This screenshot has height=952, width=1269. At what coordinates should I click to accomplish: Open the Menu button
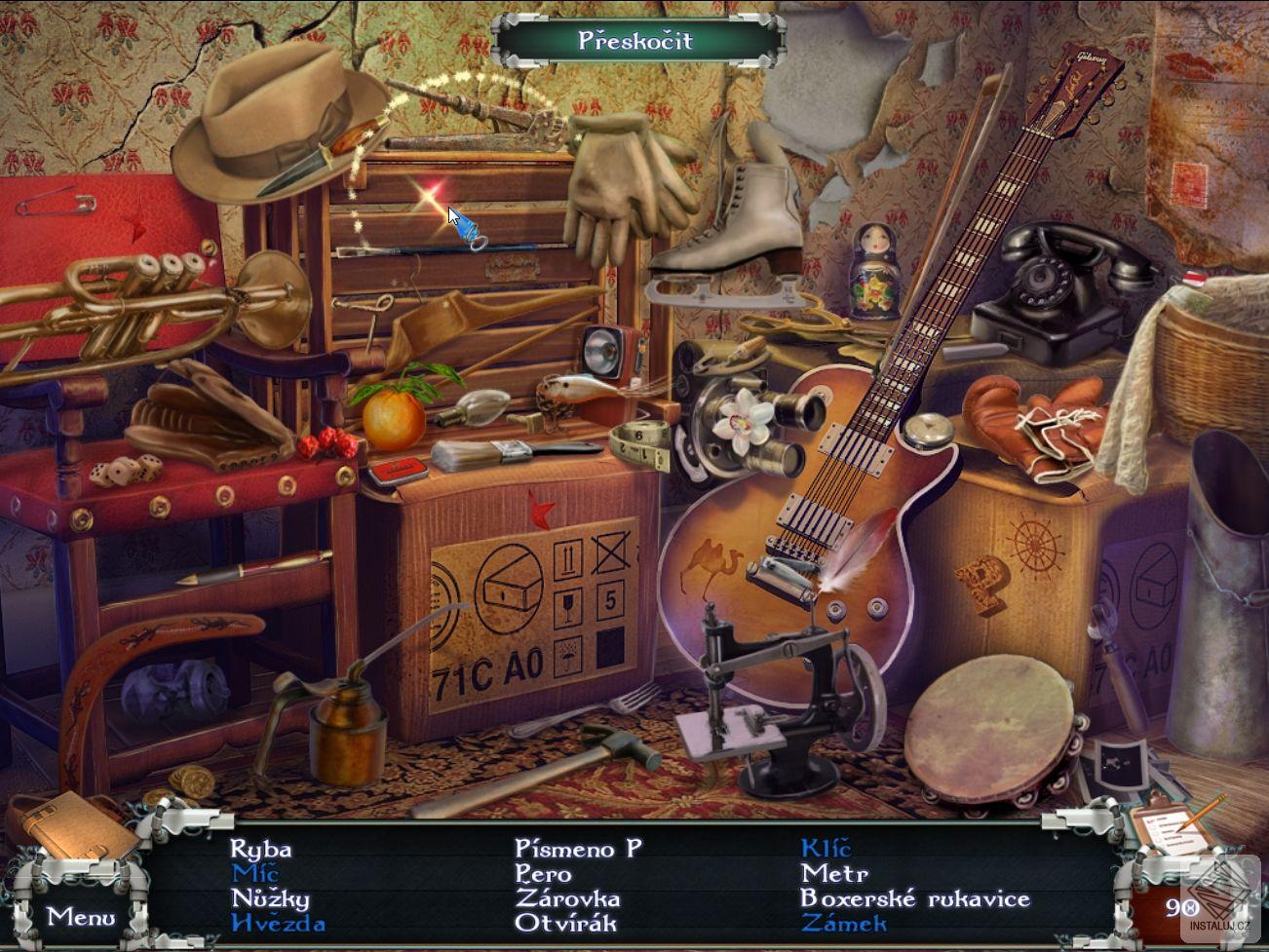[x=81, y=916]
